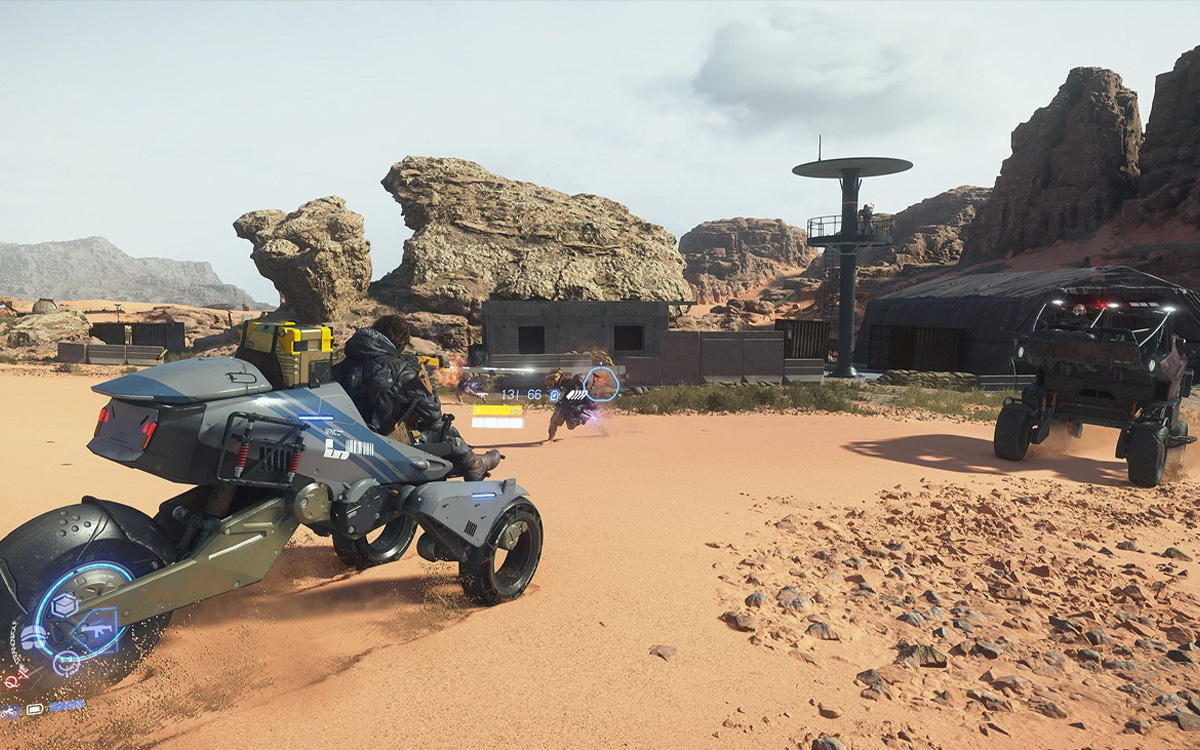Image resolution: width=1200 pixels, height=750 pixels.
Task: Choose the smiley face icon
Action: 66,661
